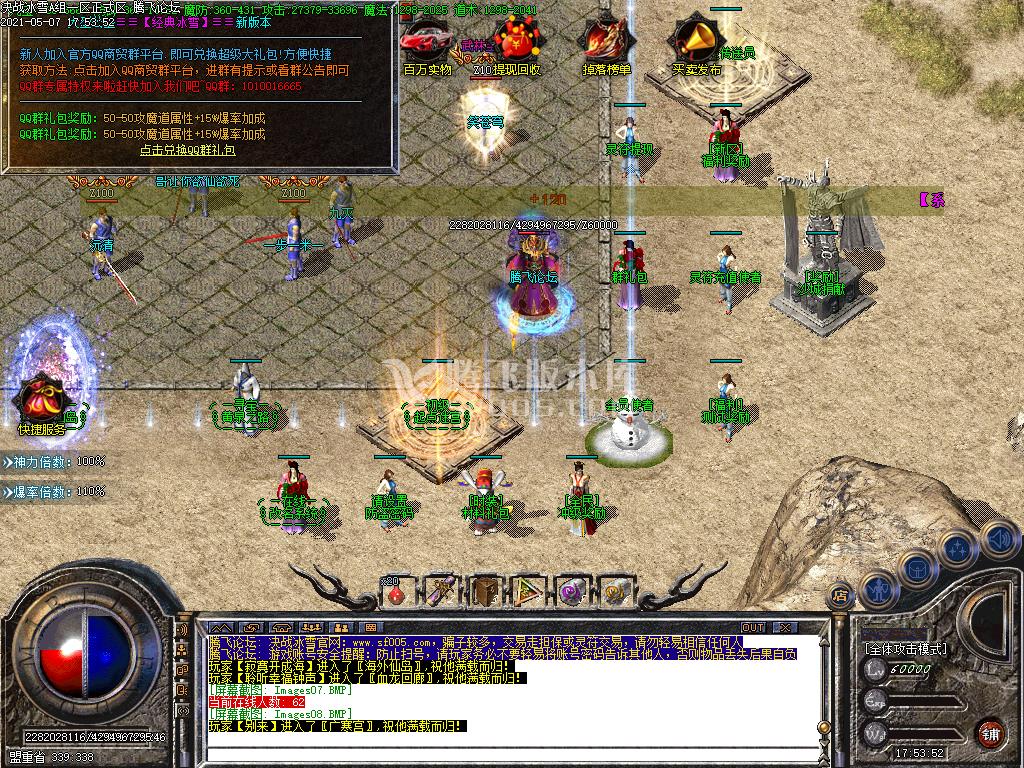Open the round 店 shop button

click(841, 594)
